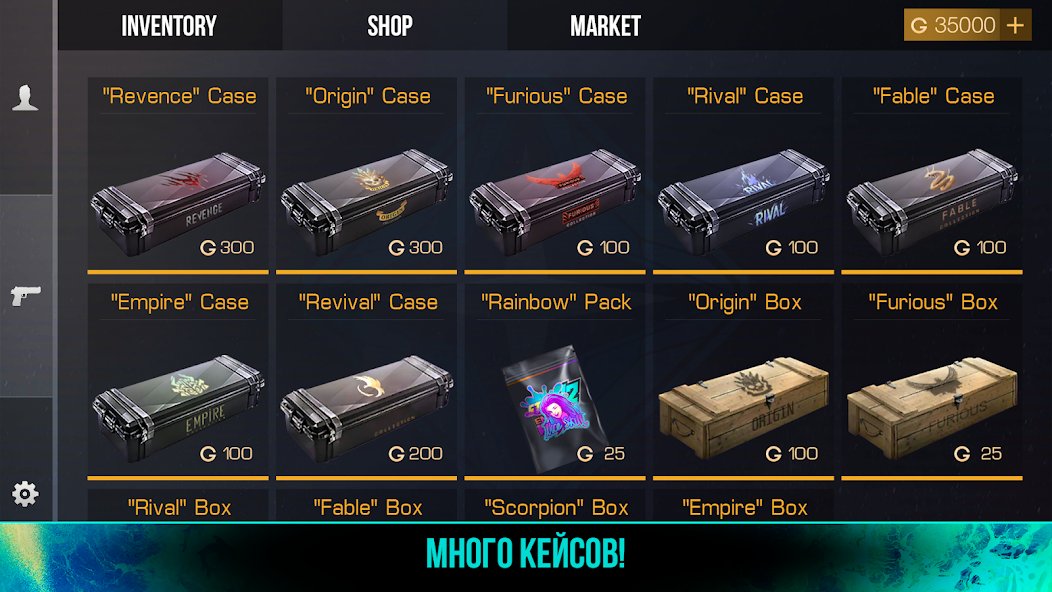The height and width of the screenshot is (592, 1052).
Task: Switch to the Inventory tab
Action: pos(169,26)
